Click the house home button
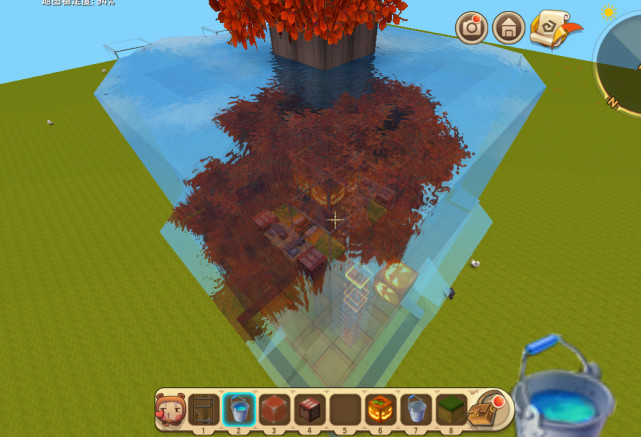641x437 pixels. coord(509,27)
